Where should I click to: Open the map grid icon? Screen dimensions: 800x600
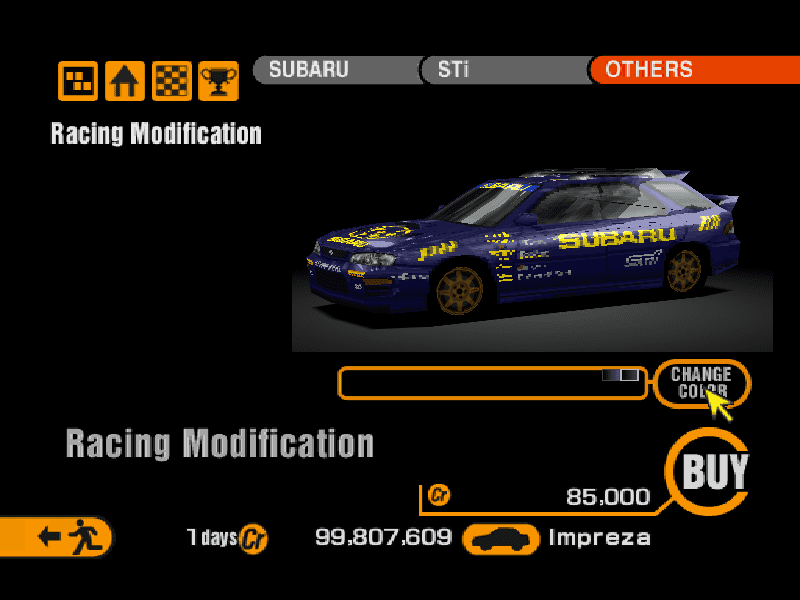pyautogui.click(x=78, y=81)
